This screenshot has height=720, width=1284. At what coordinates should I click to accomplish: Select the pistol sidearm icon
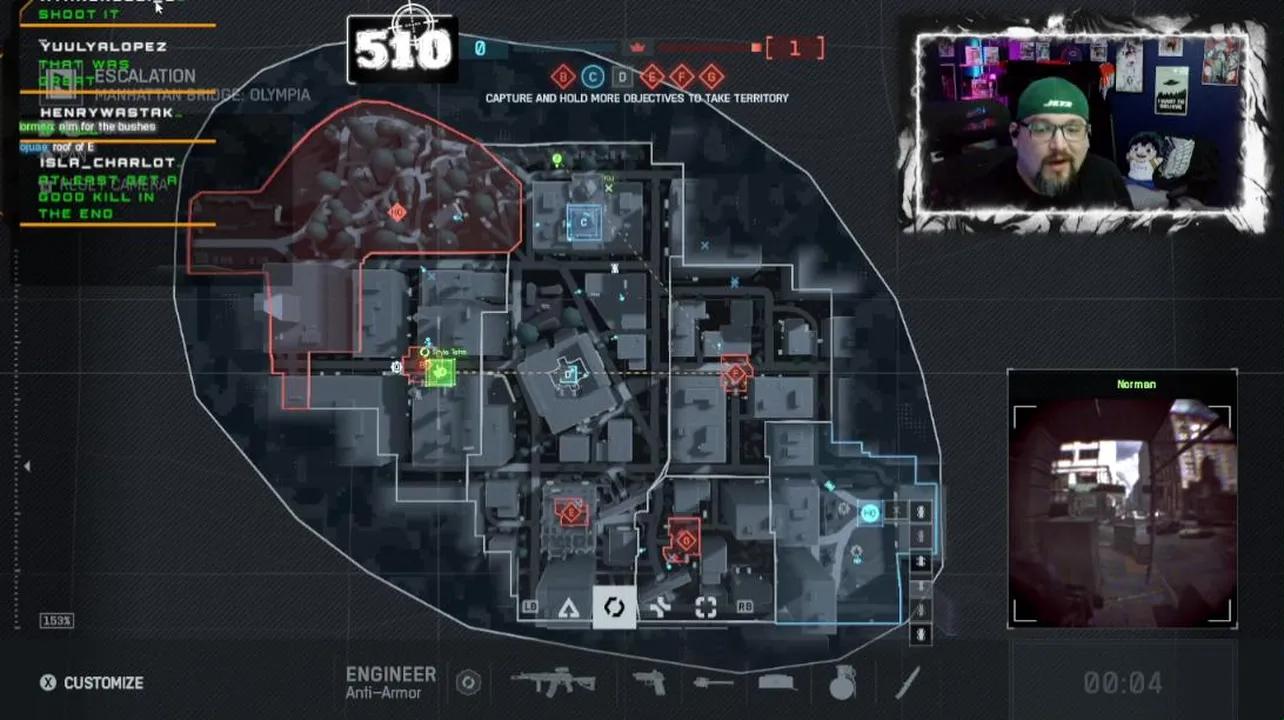[646, 682]
